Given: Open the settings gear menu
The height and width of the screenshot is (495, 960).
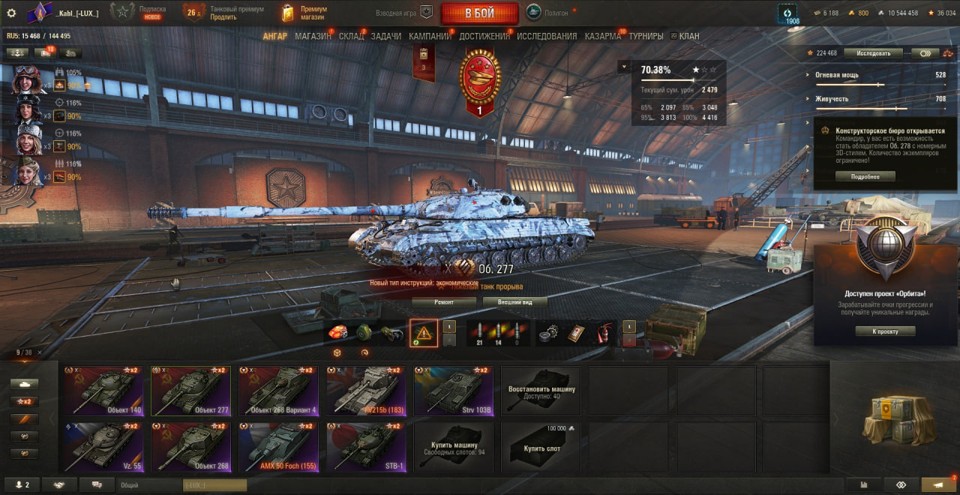Looking at the screenshot, I should pos(11,13).
